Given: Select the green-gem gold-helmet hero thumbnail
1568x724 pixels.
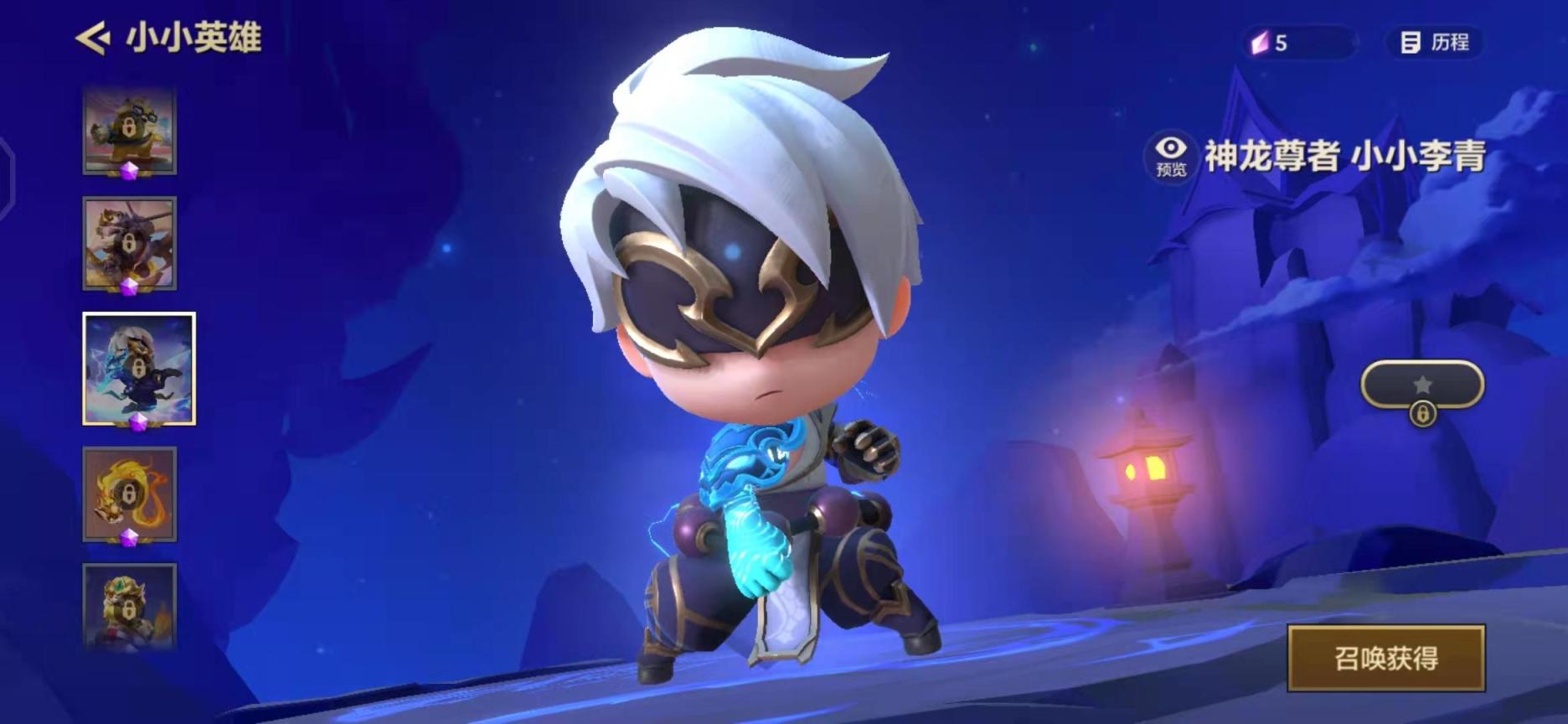Looking at the screenshot, I should tap(129, 605).
